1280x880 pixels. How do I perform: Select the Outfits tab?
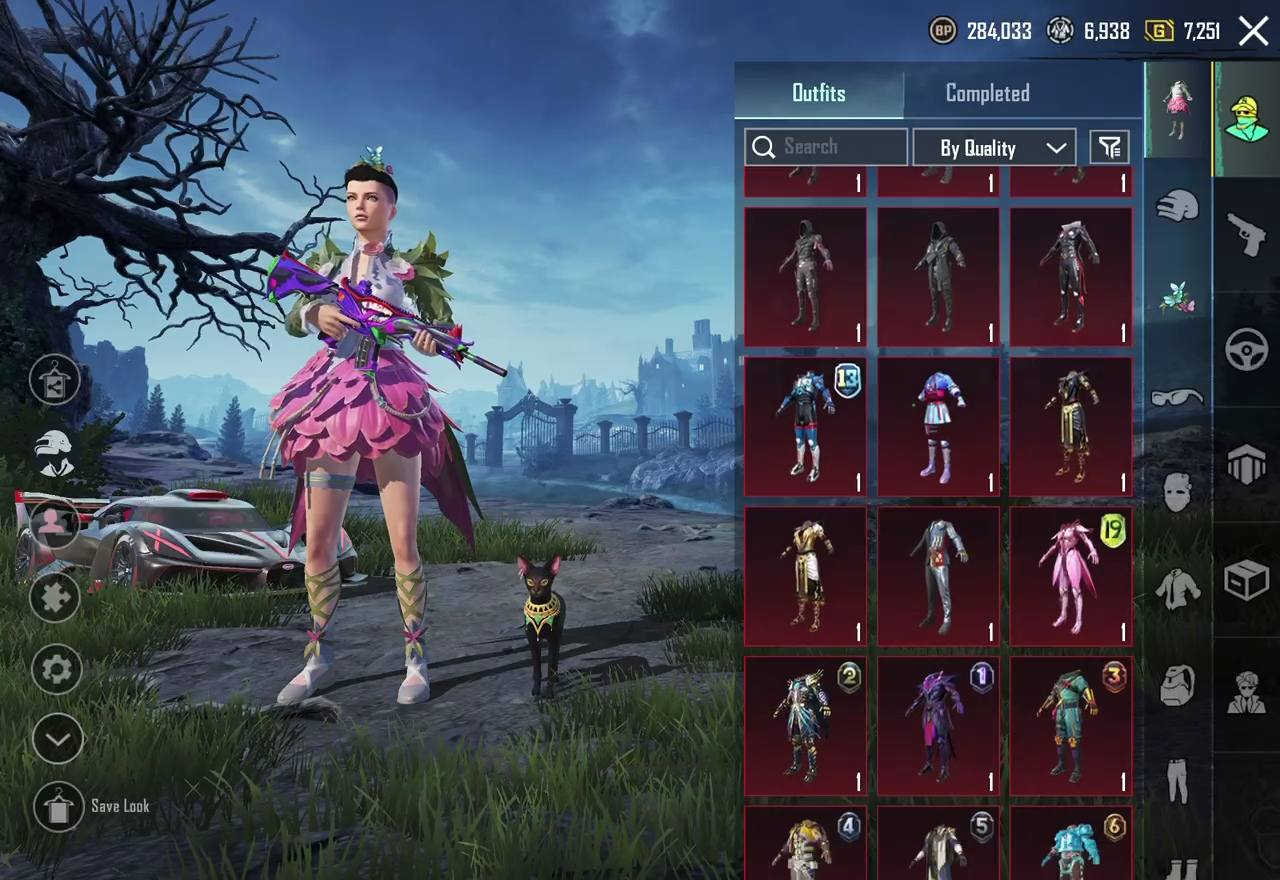pyautogui.click(x=819, y=93)
